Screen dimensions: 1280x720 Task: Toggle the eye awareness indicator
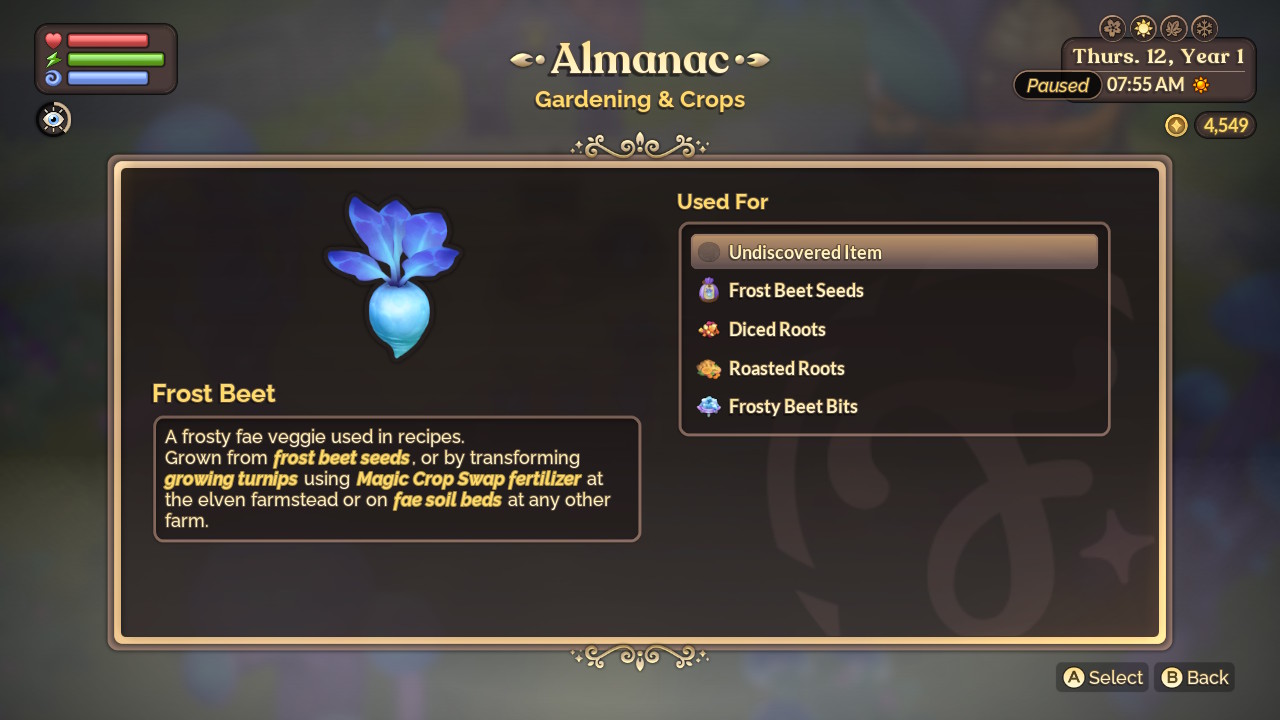53,119
